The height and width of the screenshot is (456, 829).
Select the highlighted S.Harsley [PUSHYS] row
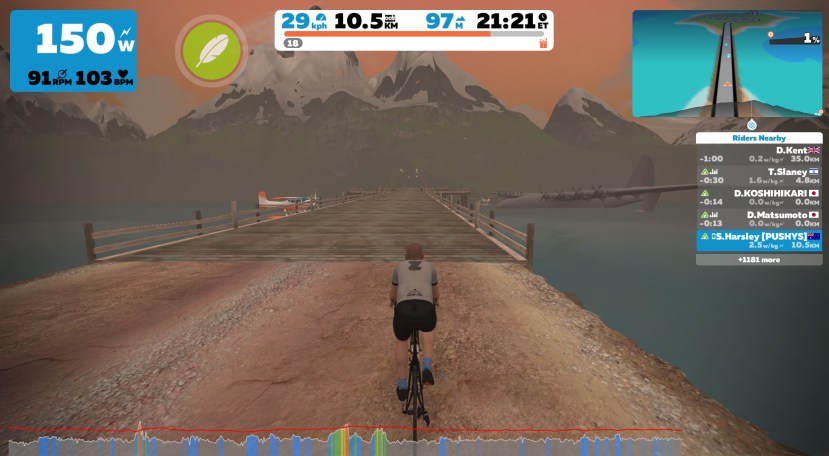[x=759, y=240]
